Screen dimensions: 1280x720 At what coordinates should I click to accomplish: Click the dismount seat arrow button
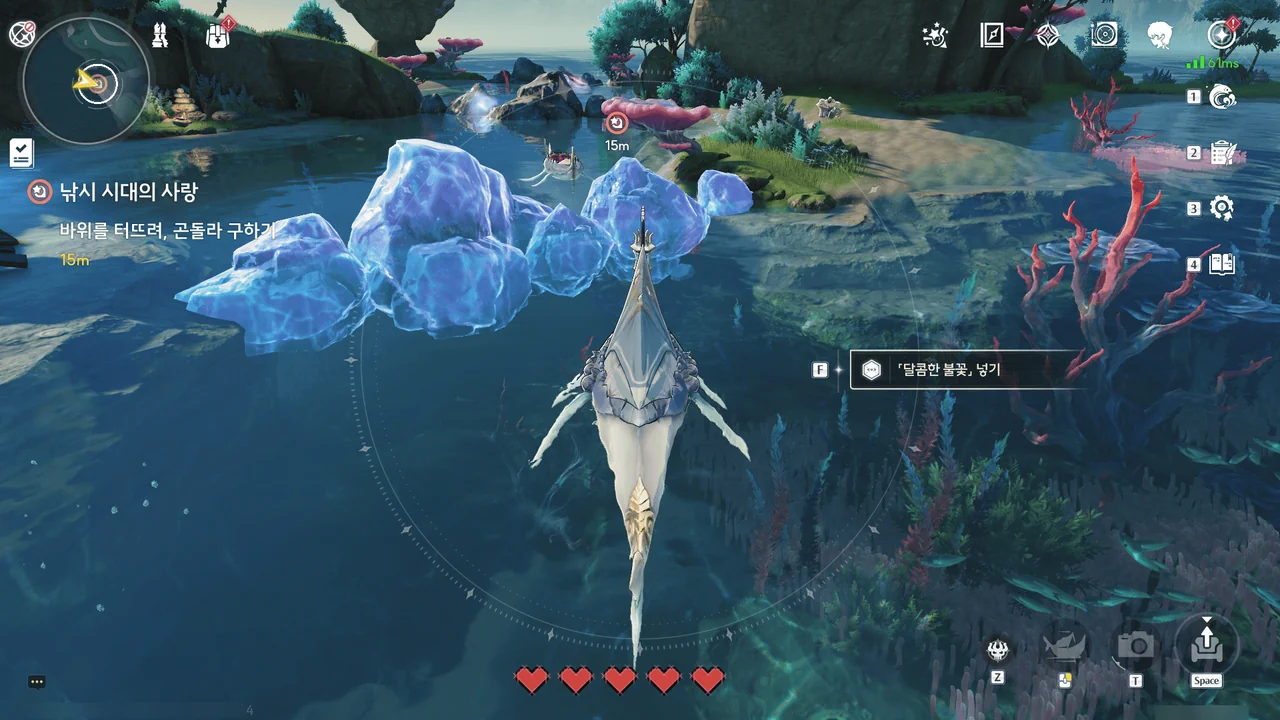tap(1206, 642)
